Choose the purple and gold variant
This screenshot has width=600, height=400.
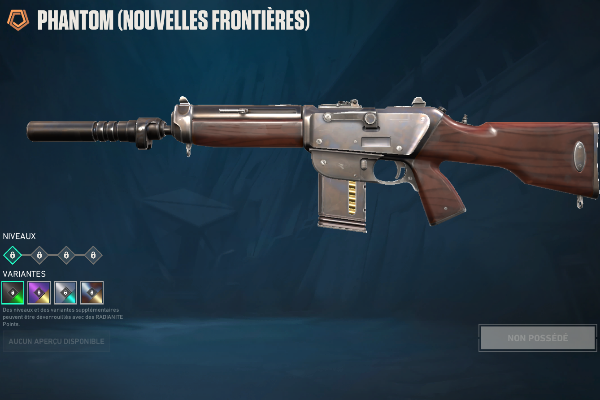39,293
